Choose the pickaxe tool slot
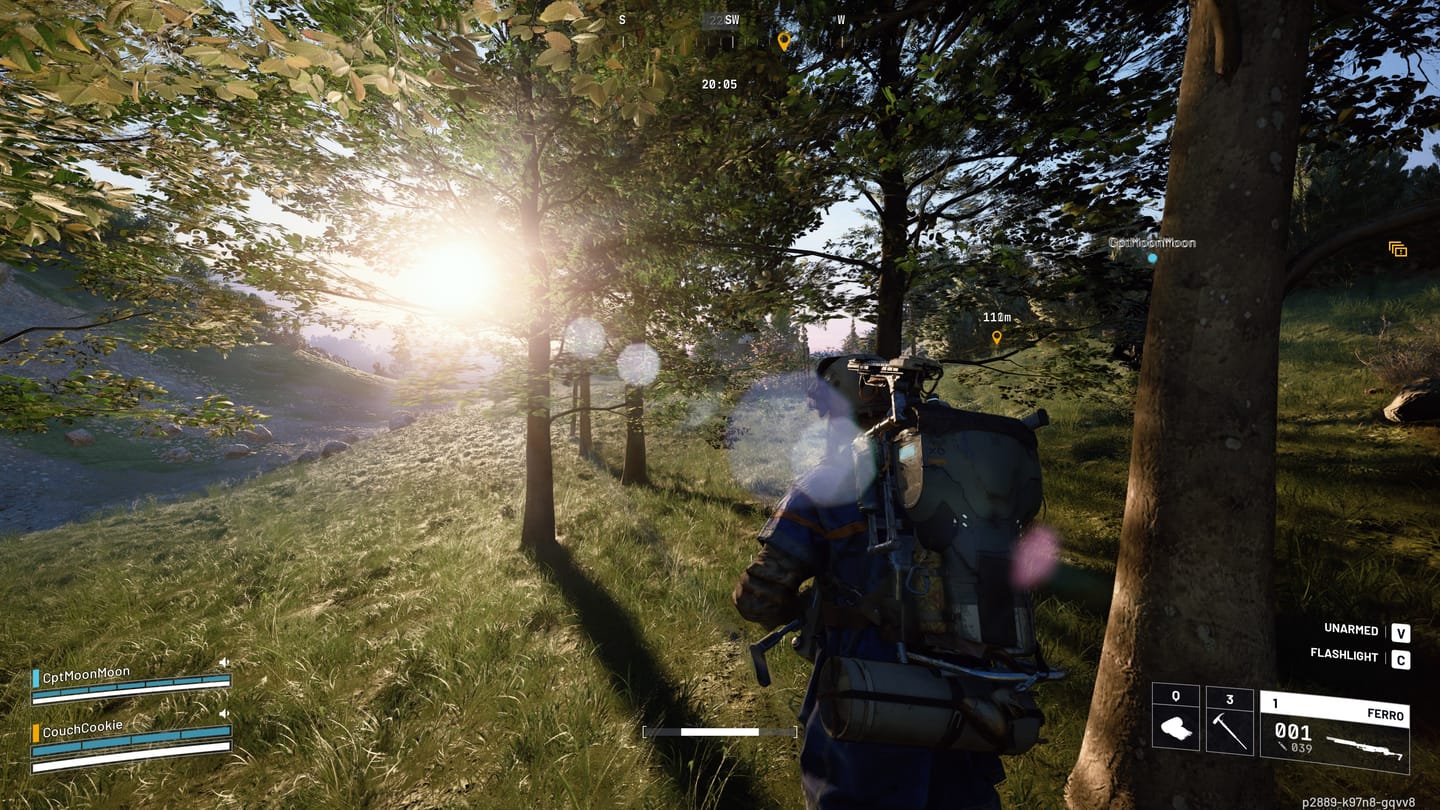Image resolution: width=1440 pixels, height=810 pixels. [x=1229, y=721]
